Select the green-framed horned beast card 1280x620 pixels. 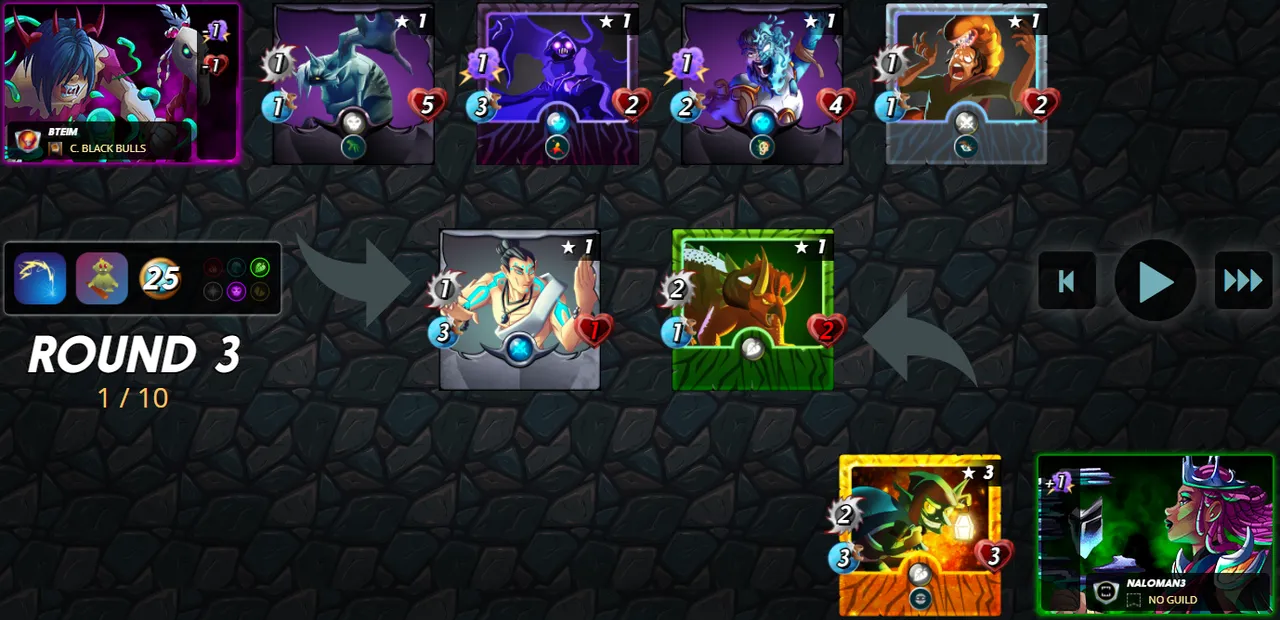(752, 308)
